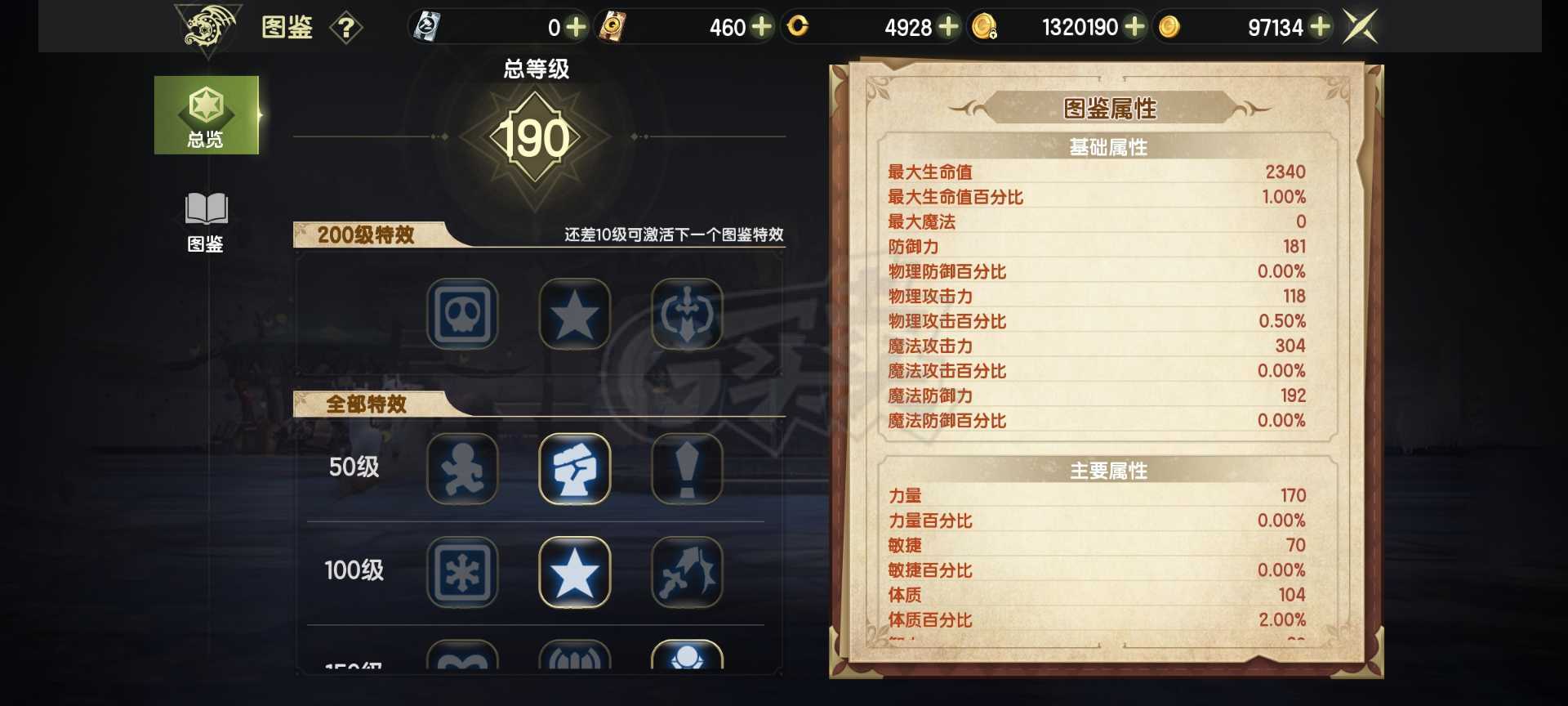Toggle the highlighted medal effect in the 150级 row

687,664
